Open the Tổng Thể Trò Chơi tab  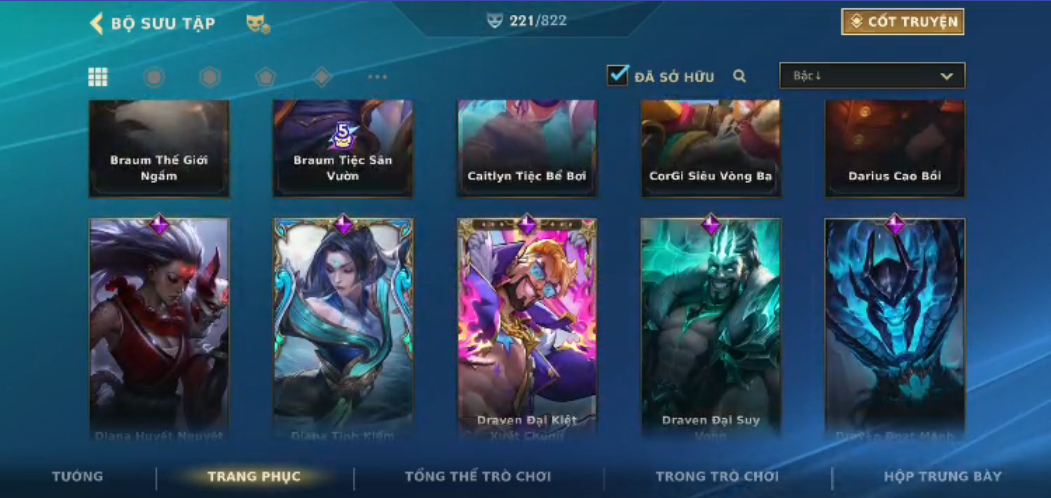[478, 476]
